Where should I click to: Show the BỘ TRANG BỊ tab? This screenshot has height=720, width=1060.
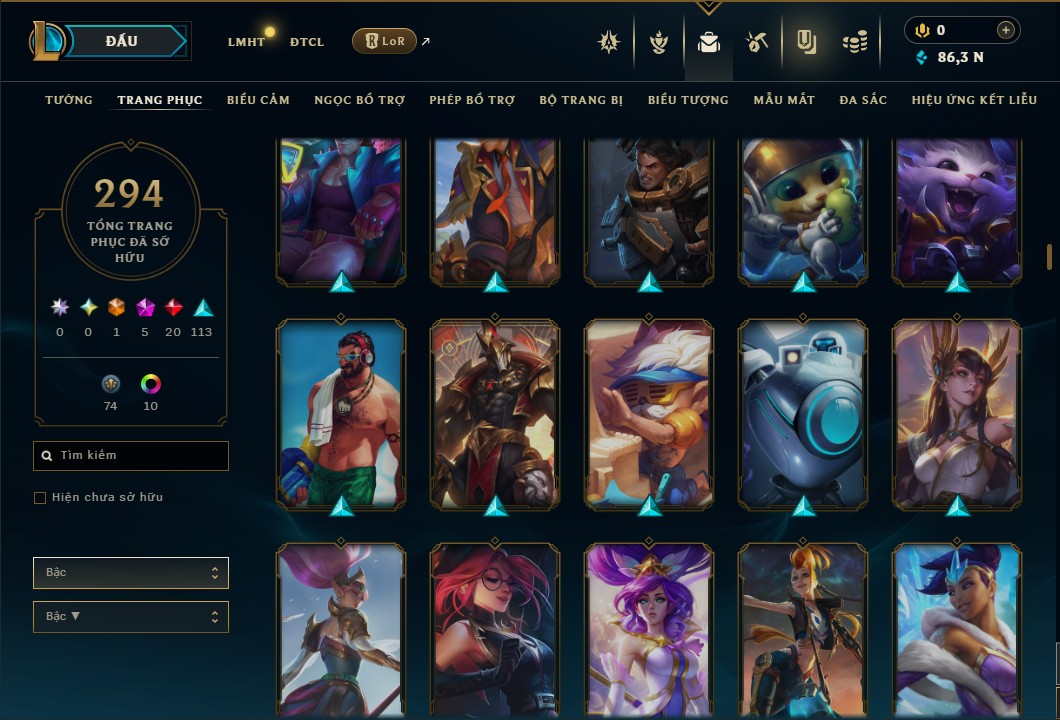click(581, 100)
